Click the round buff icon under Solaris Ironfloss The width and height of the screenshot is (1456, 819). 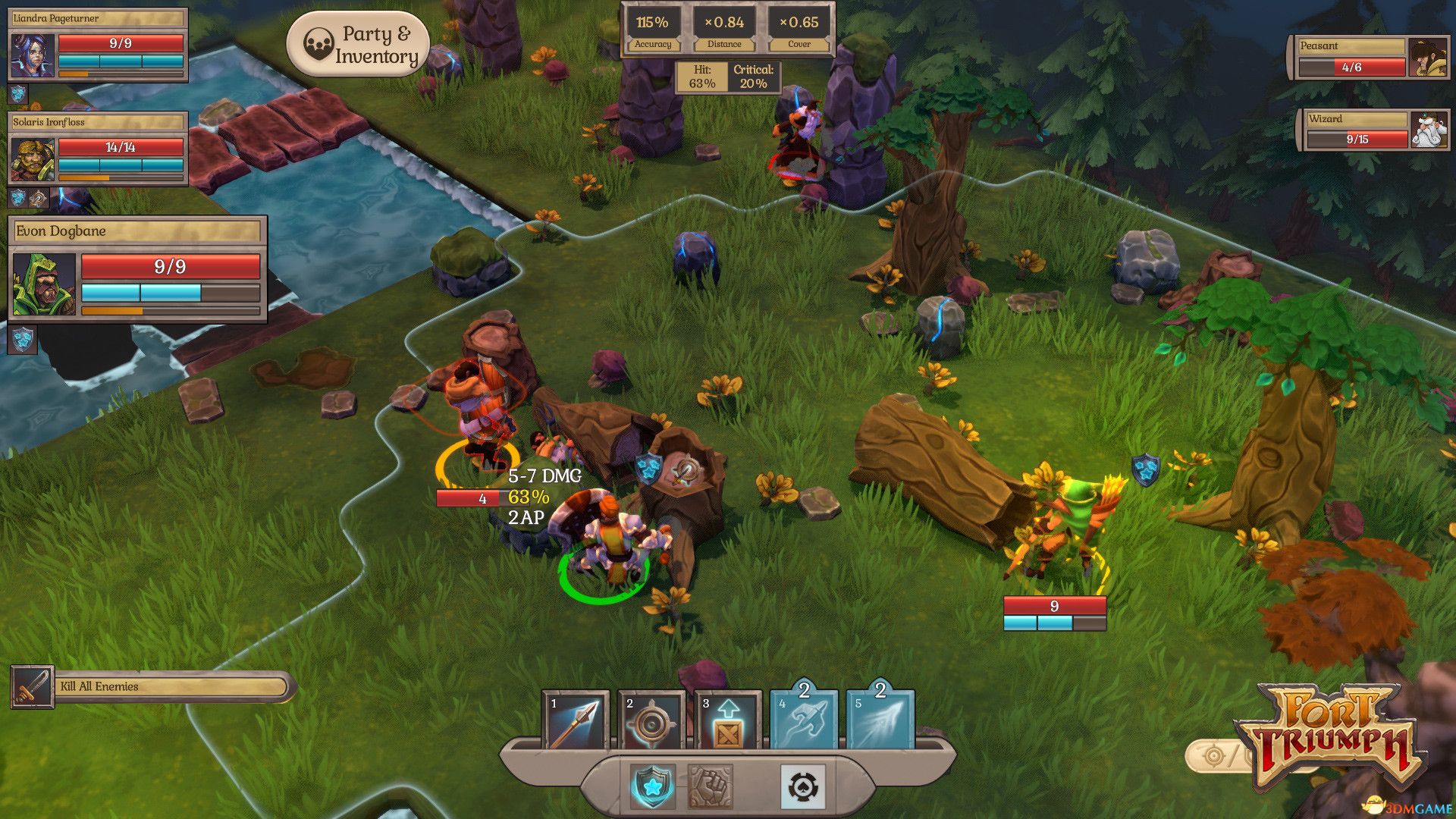pos(39,199)
